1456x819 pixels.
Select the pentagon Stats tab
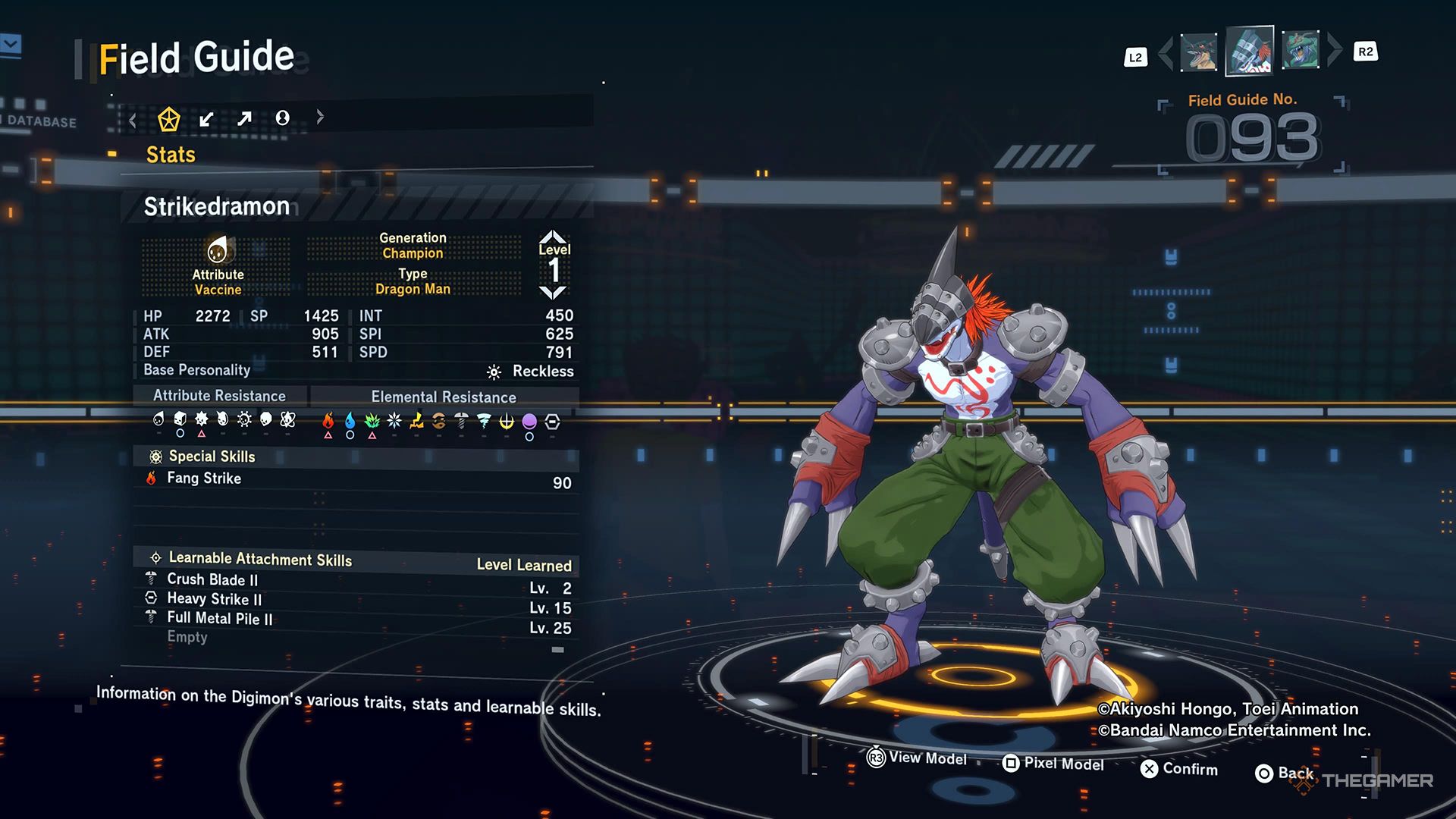[x=168, y=119]
